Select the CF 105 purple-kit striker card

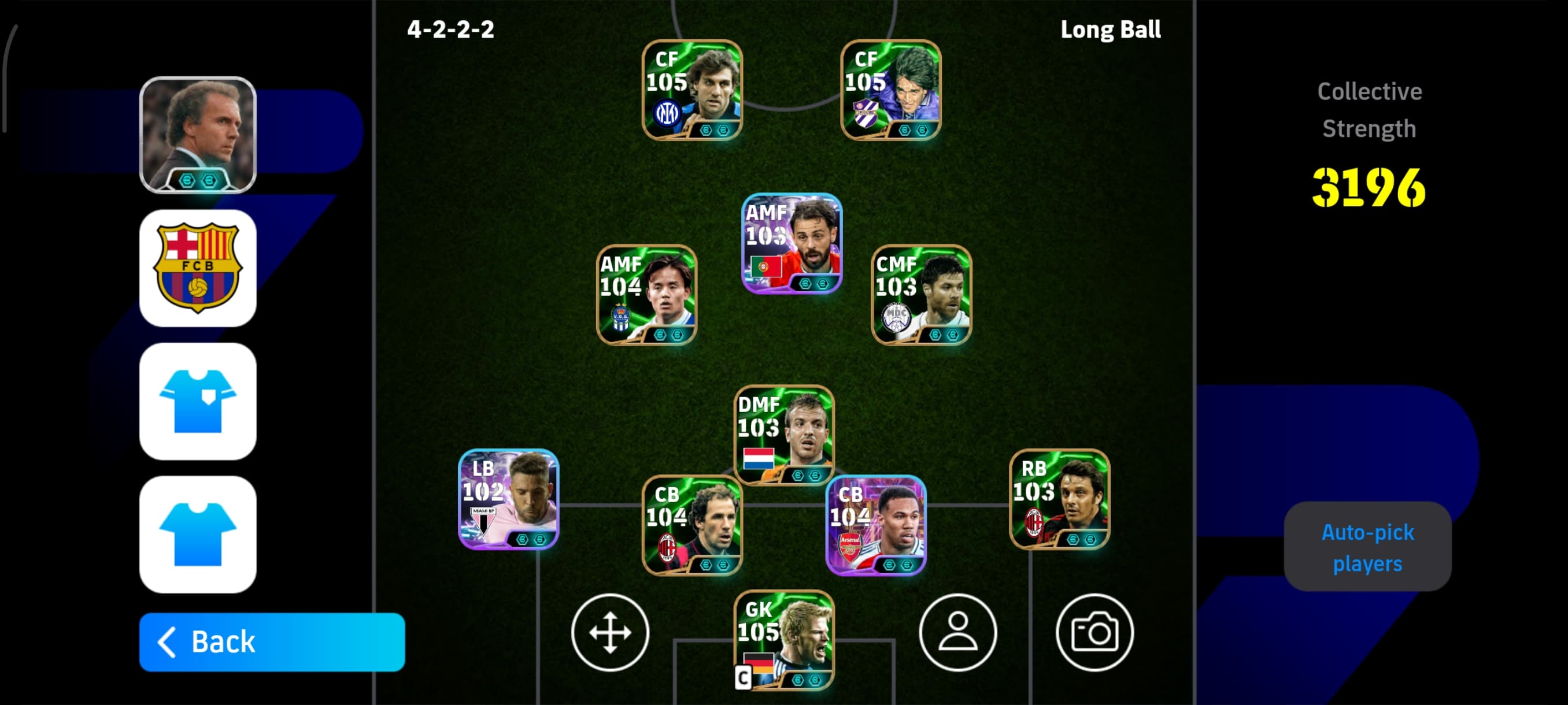point(890,90)
